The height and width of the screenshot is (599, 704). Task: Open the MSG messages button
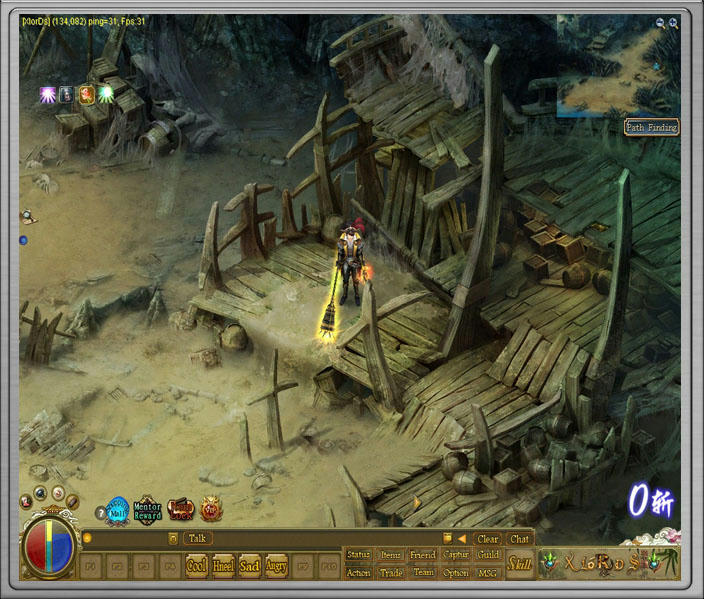point(488,573)
